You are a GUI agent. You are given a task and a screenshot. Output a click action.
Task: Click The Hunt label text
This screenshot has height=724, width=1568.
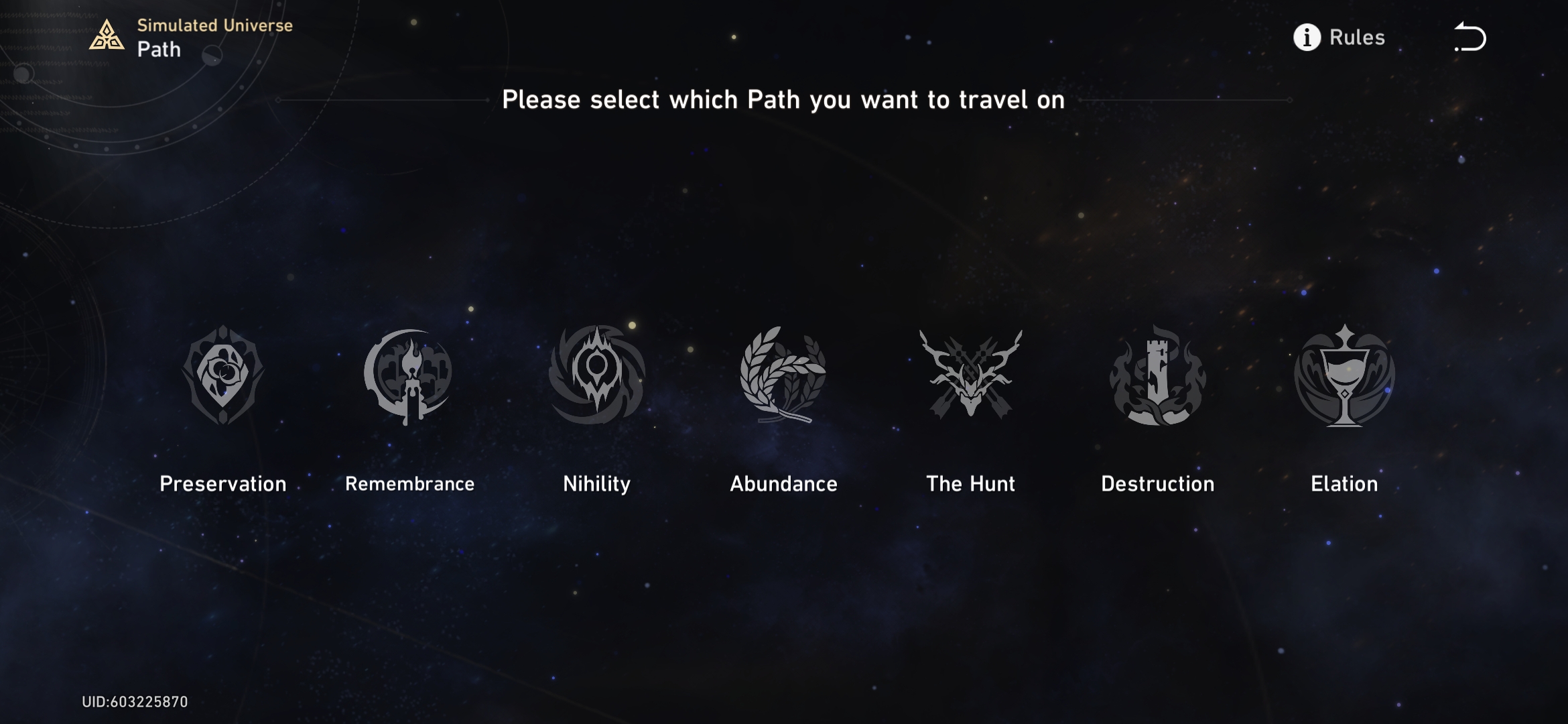pos(970,484)
